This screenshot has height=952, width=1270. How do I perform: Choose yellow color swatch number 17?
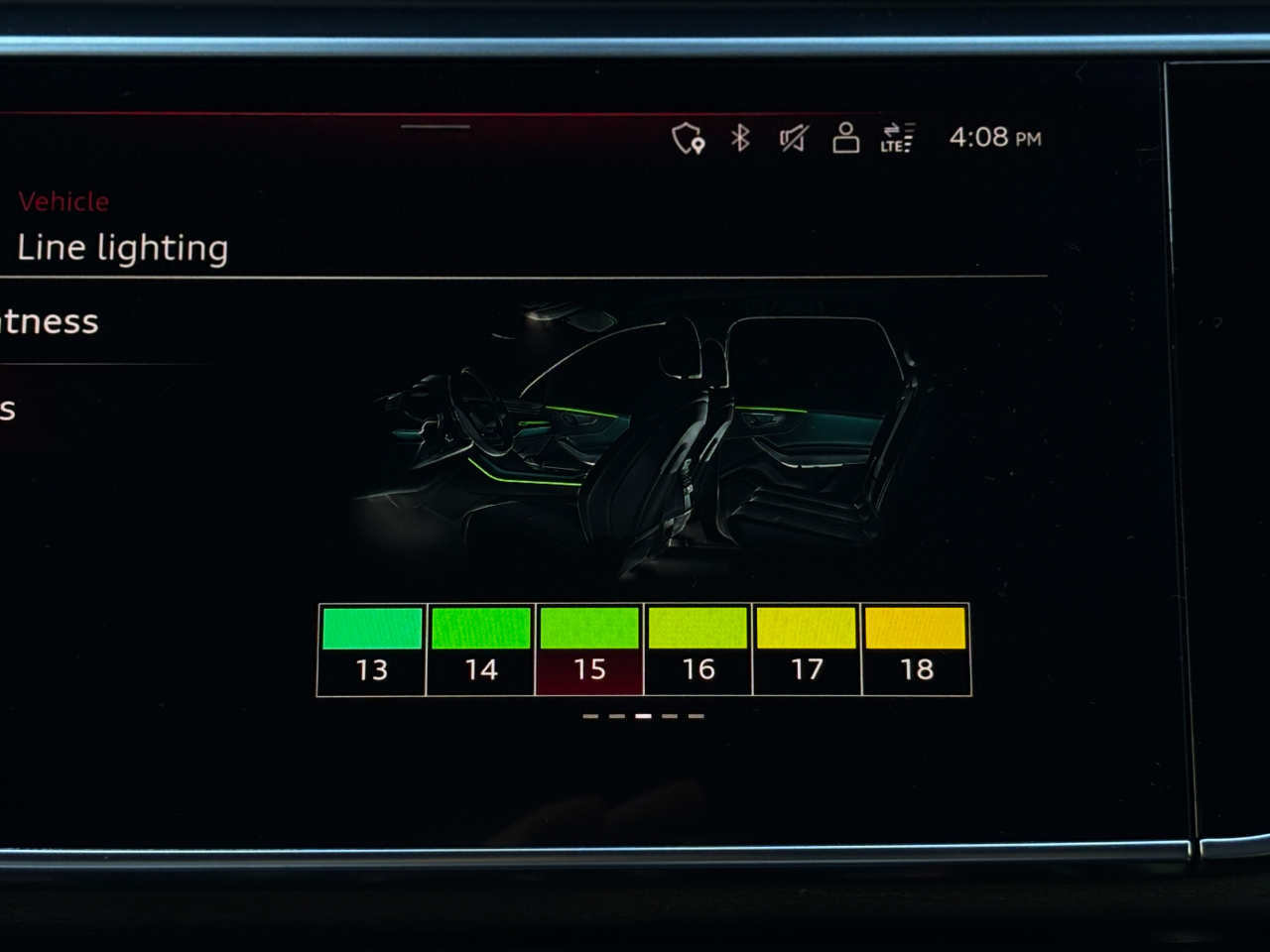point(807,649)
